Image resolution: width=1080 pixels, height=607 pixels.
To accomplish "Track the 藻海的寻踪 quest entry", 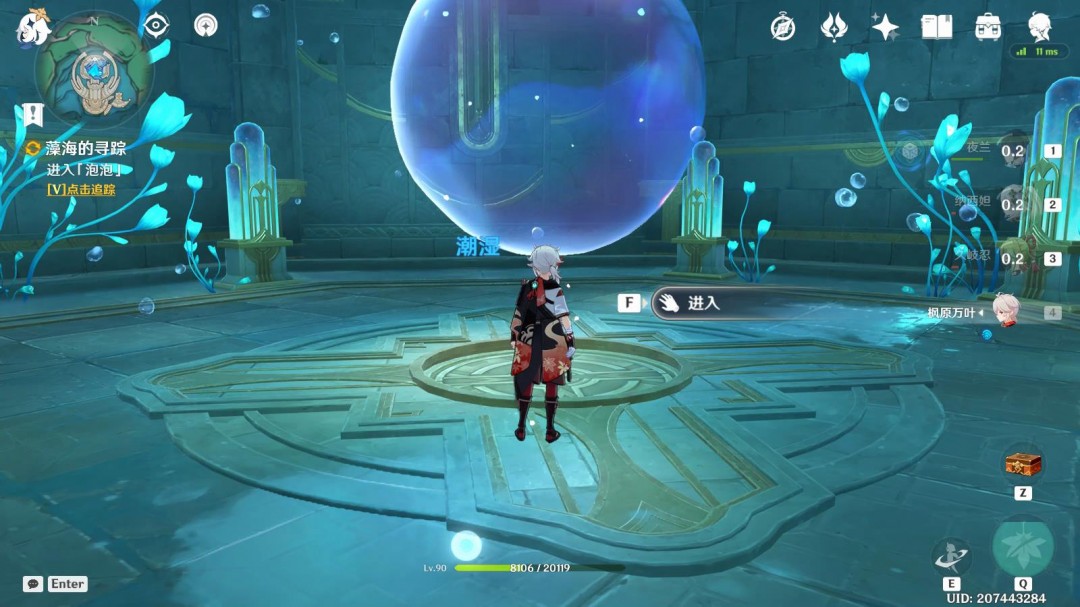I will click(85, 148).
